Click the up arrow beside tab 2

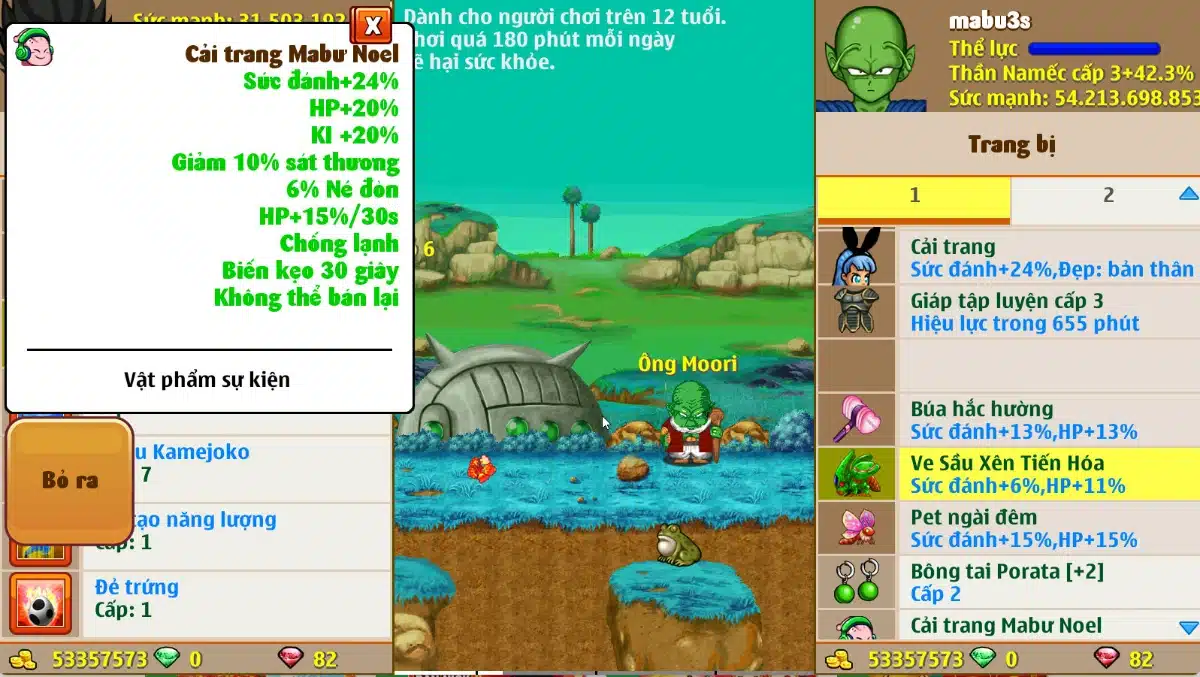coord(1188,194)
